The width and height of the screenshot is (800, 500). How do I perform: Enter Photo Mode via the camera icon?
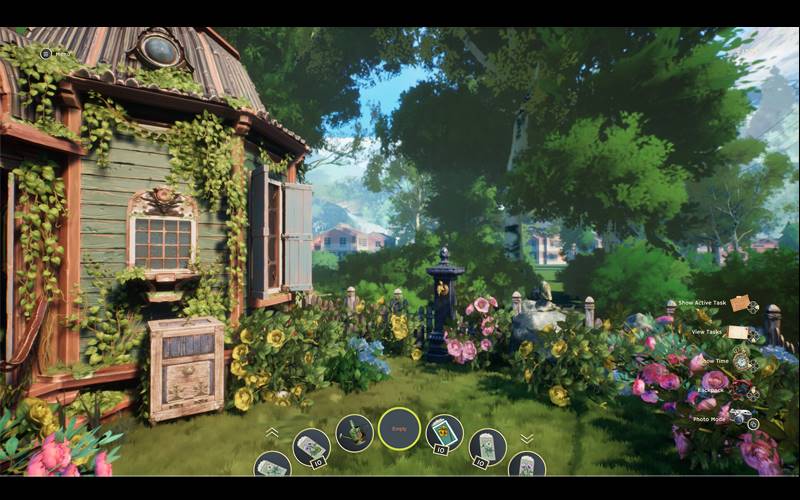(739, 416)
